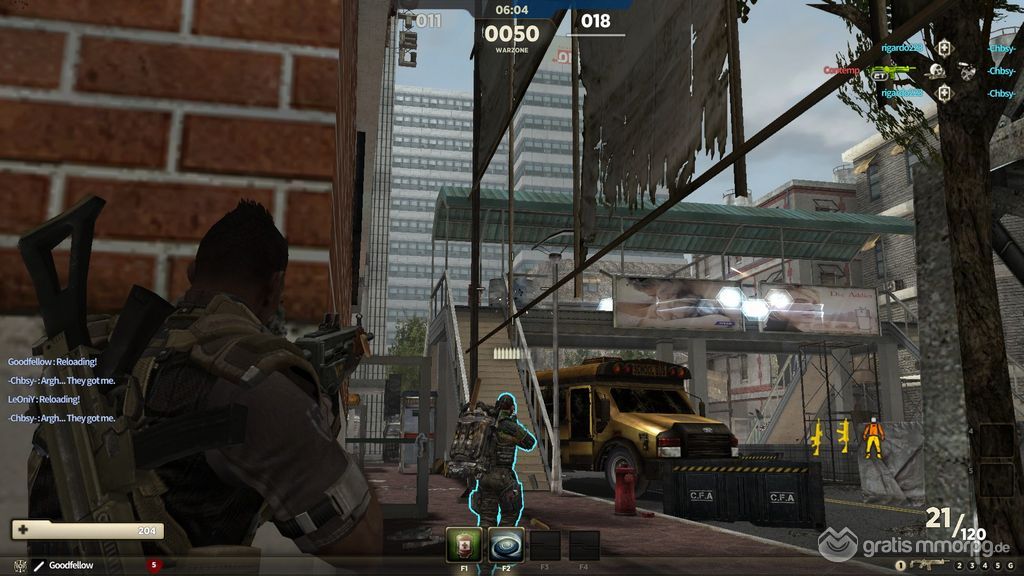Viewport: 1024px width, 576px height.
Task: Switch to weapon slot 3
Action: click(971, 566)
